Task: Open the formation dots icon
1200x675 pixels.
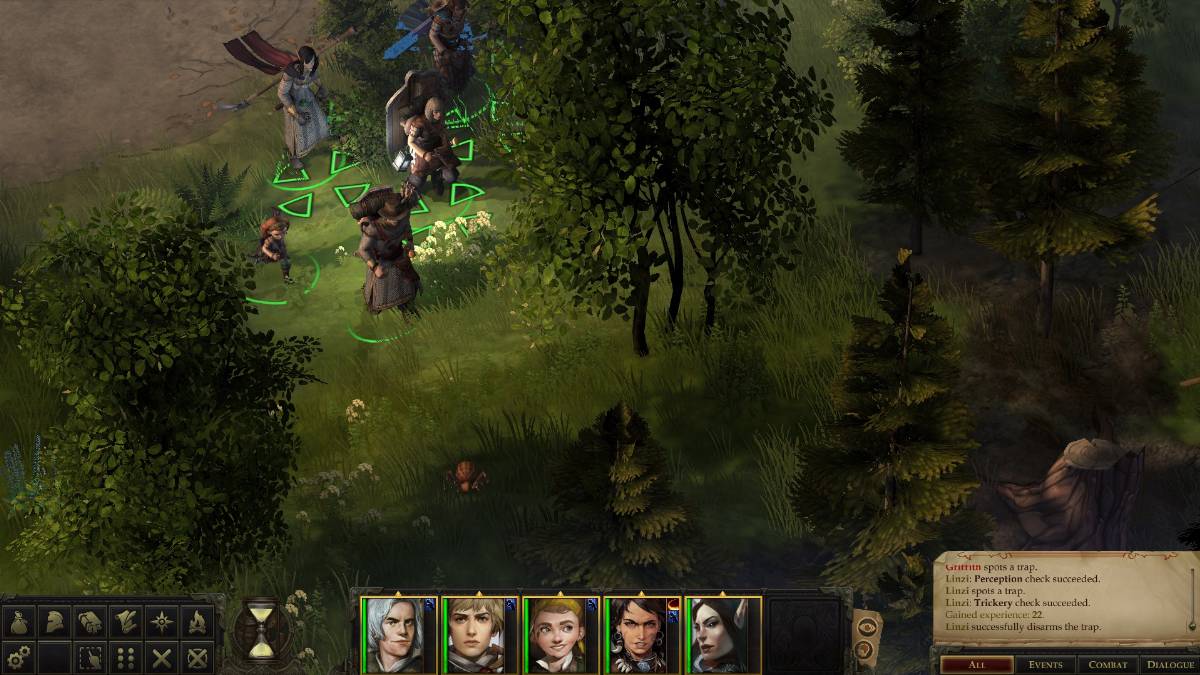Action: [x=126, y=657]
